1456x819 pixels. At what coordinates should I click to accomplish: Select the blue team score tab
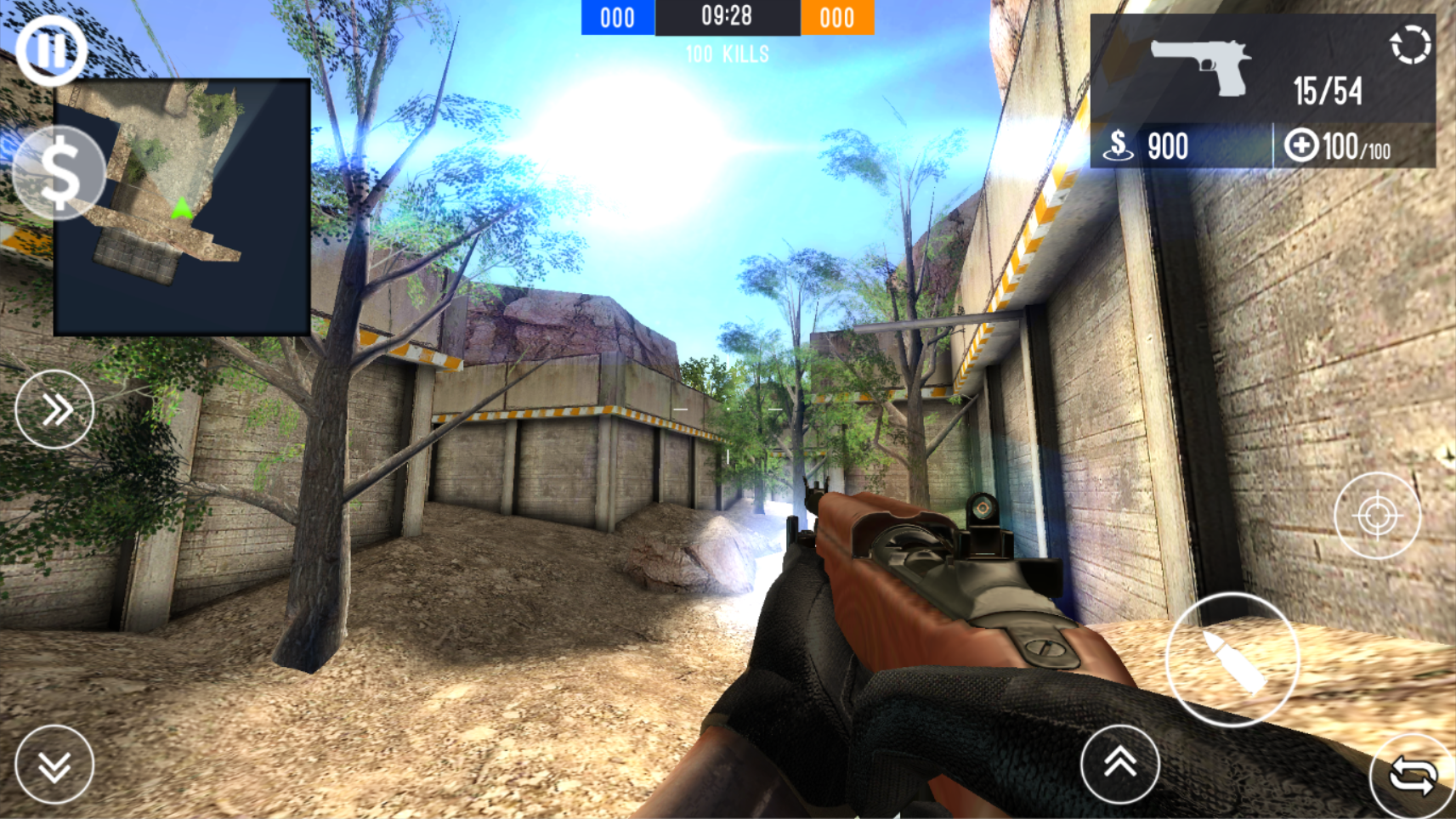pos(615,17)
